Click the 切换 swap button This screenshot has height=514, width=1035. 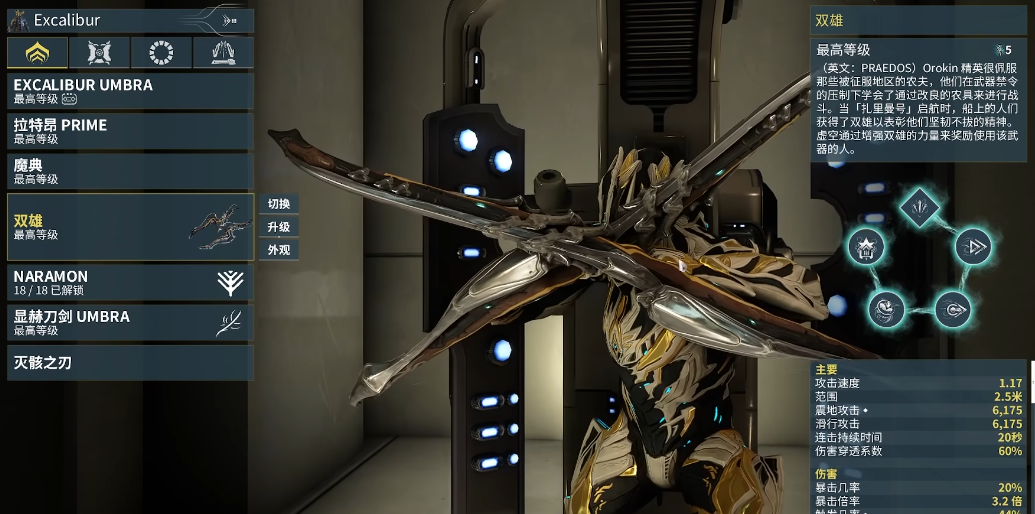(279, 204)
